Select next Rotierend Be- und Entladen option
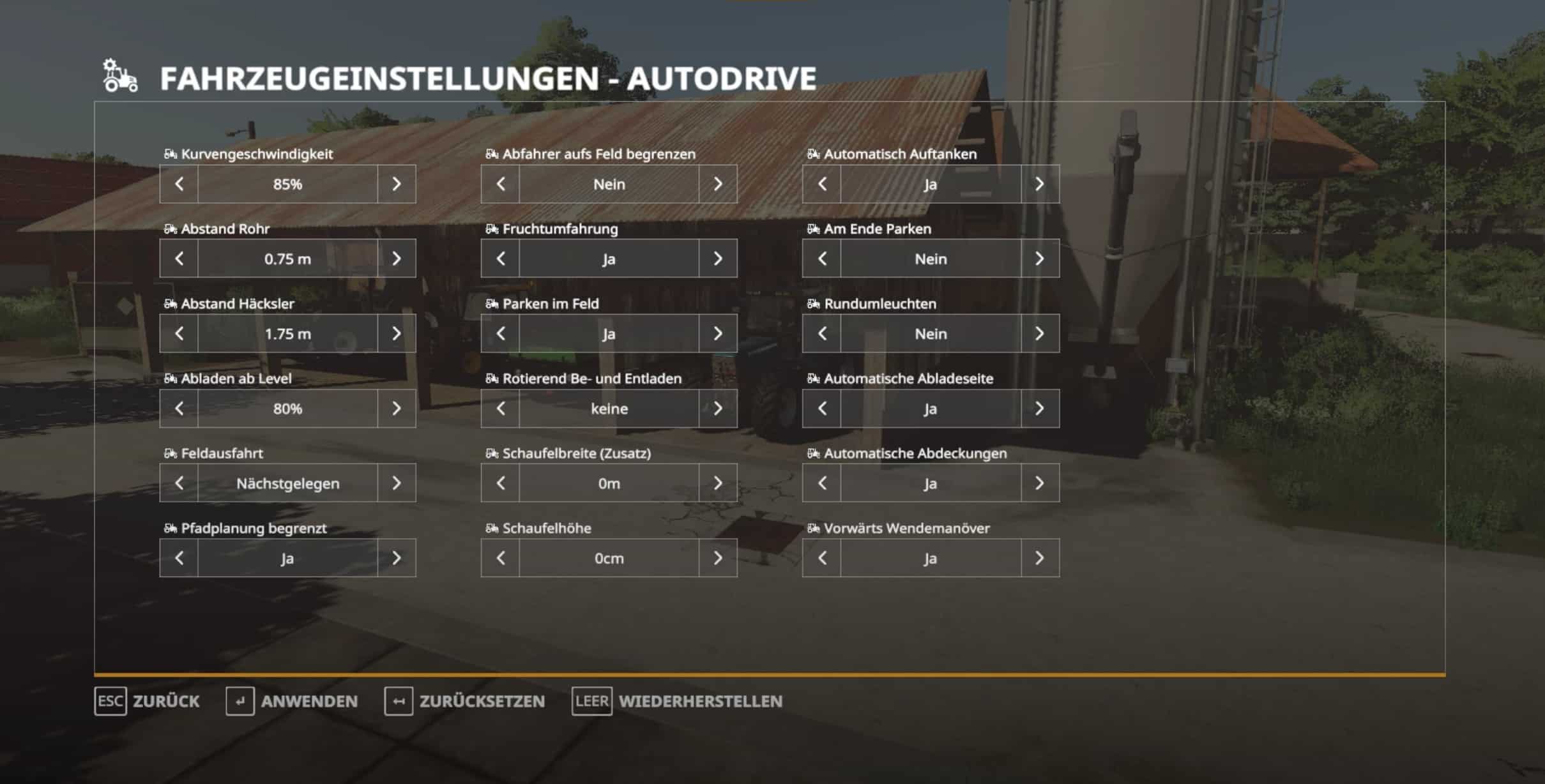The width and height of the screenshot is (1545, 784). (x=718, y=409)
